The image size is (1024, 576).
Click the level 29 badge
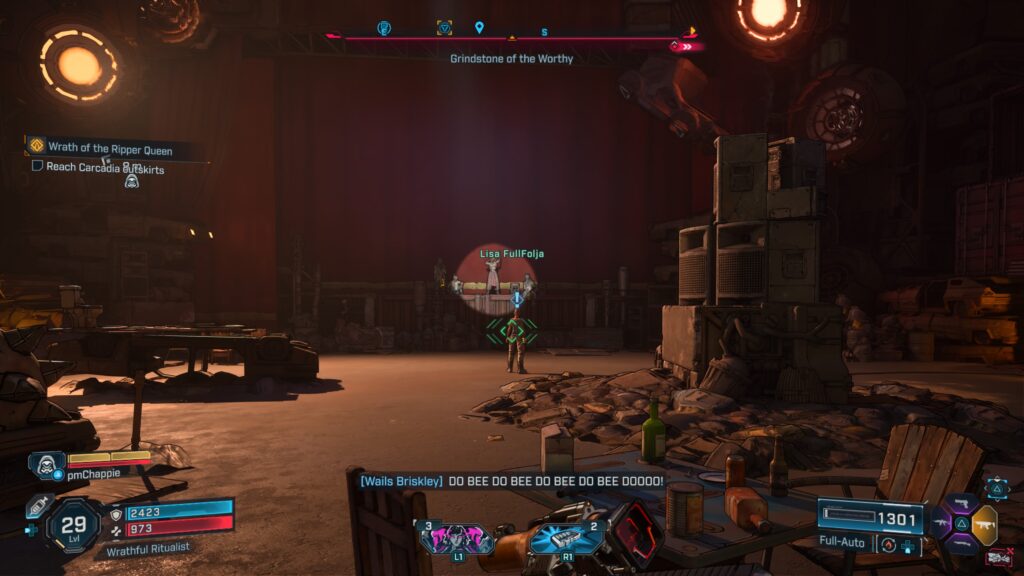73,524
